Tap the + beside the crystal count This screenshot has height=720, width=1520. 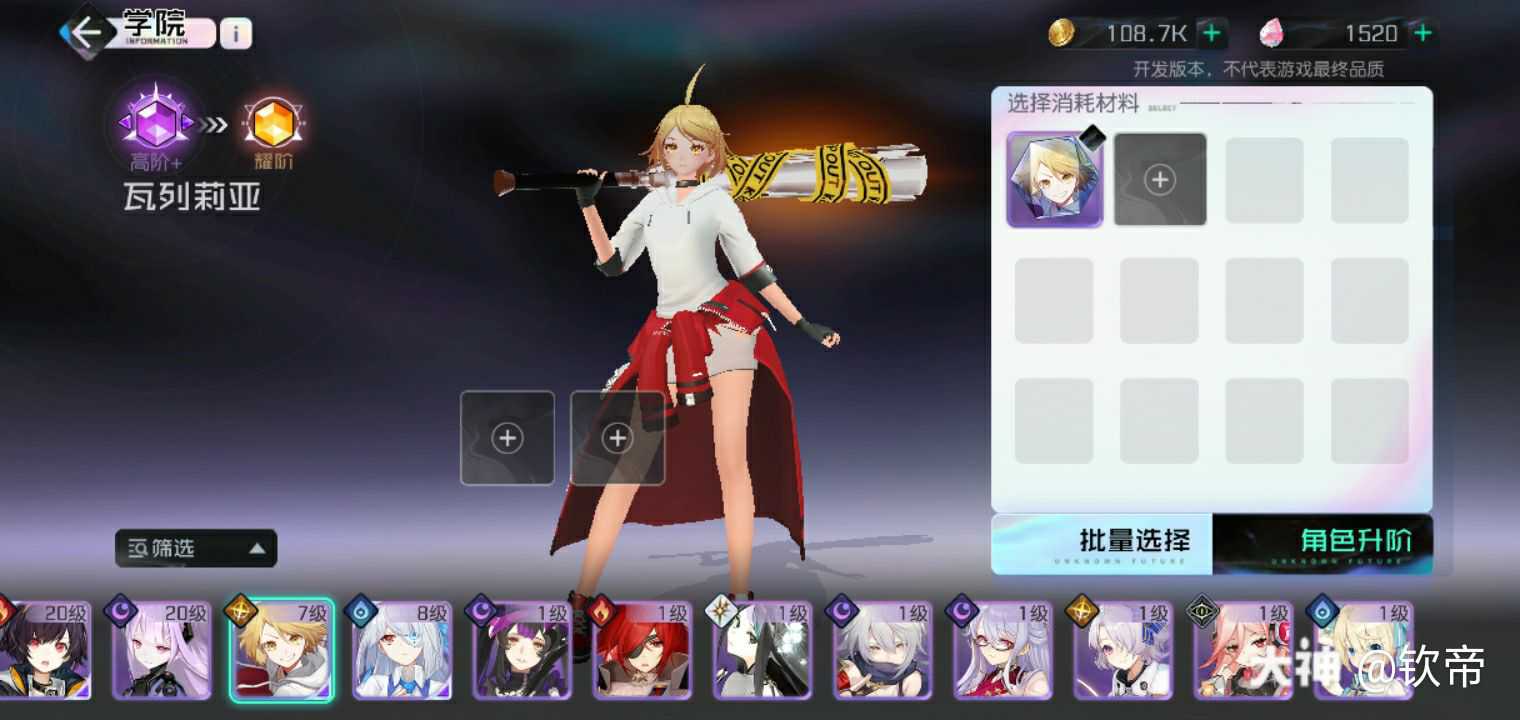tap(1422, 33)
